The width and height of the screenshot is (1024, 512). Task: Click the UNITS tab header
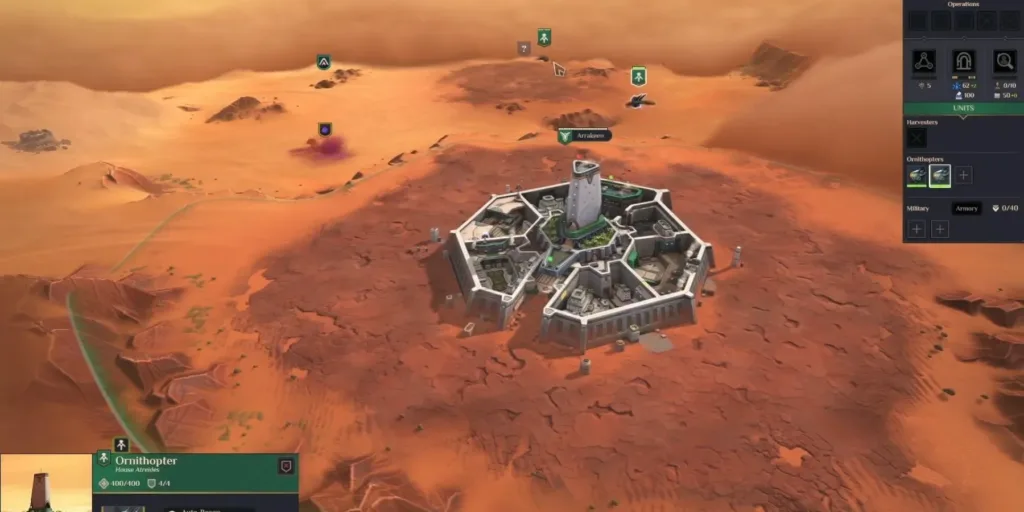963,108
